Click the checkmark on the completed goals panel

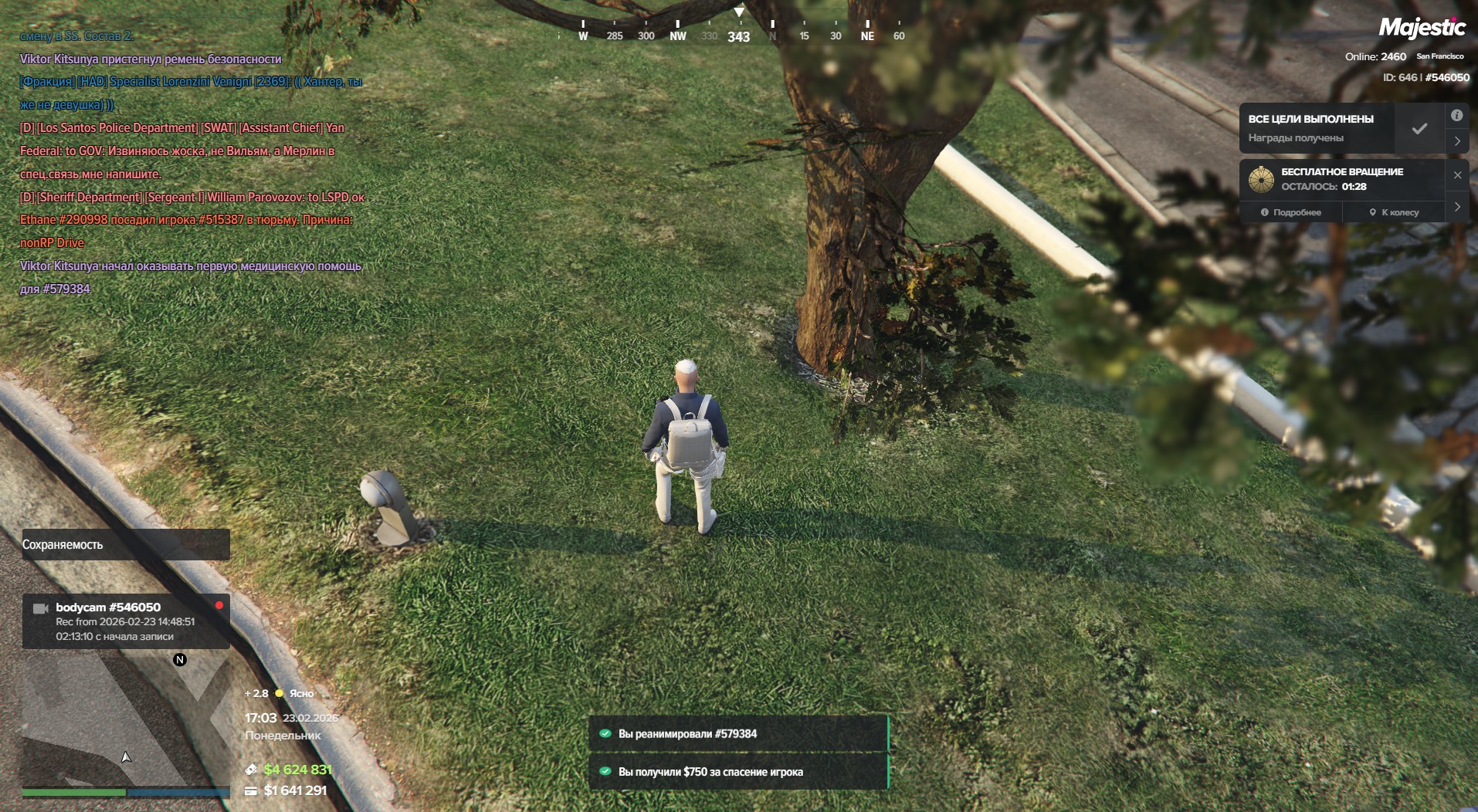pyautogui.click(x=1419, y=129)
